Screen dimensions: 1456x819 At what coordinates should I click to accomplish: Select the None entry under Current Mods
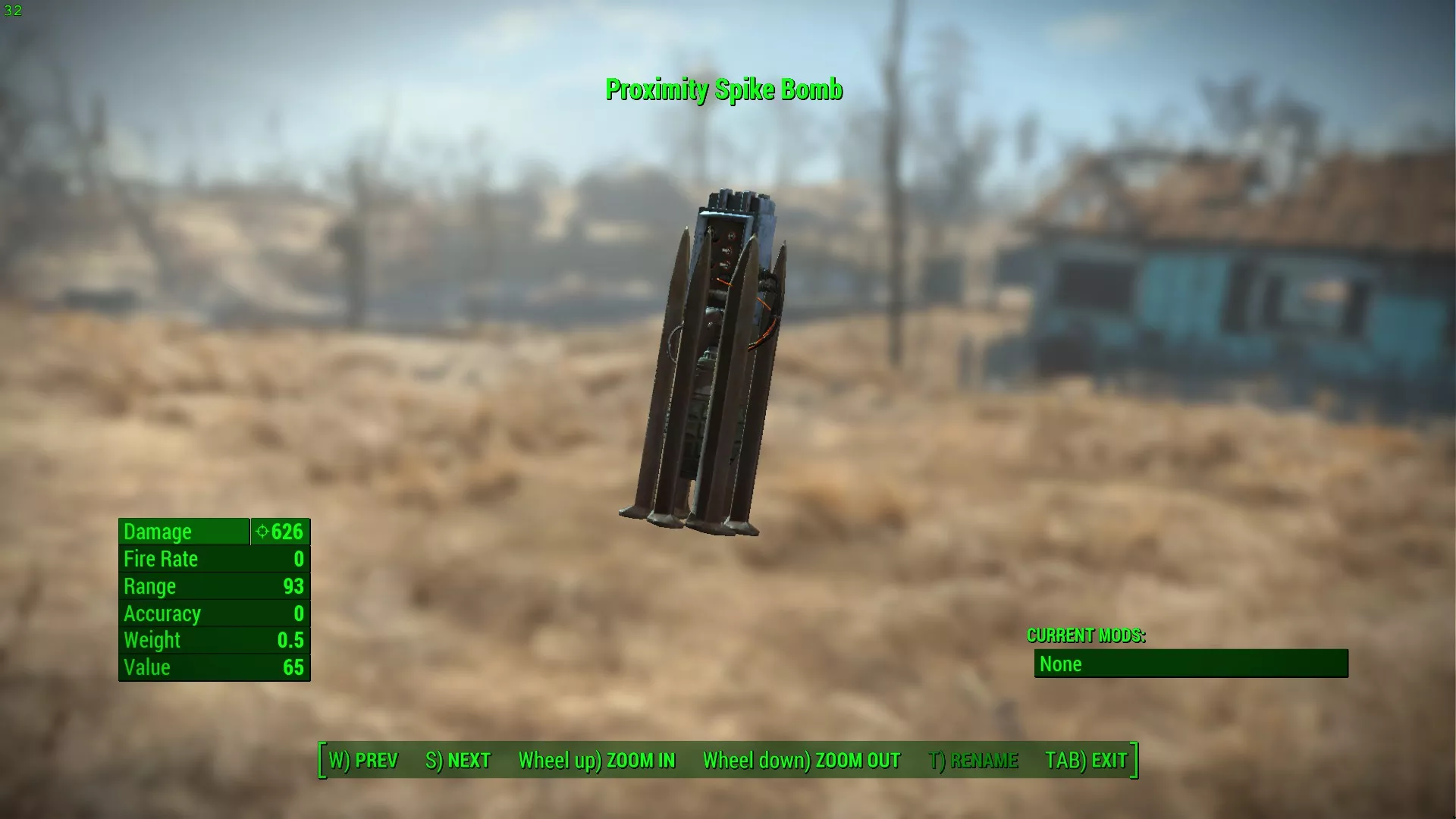[x=1191, y=664]
